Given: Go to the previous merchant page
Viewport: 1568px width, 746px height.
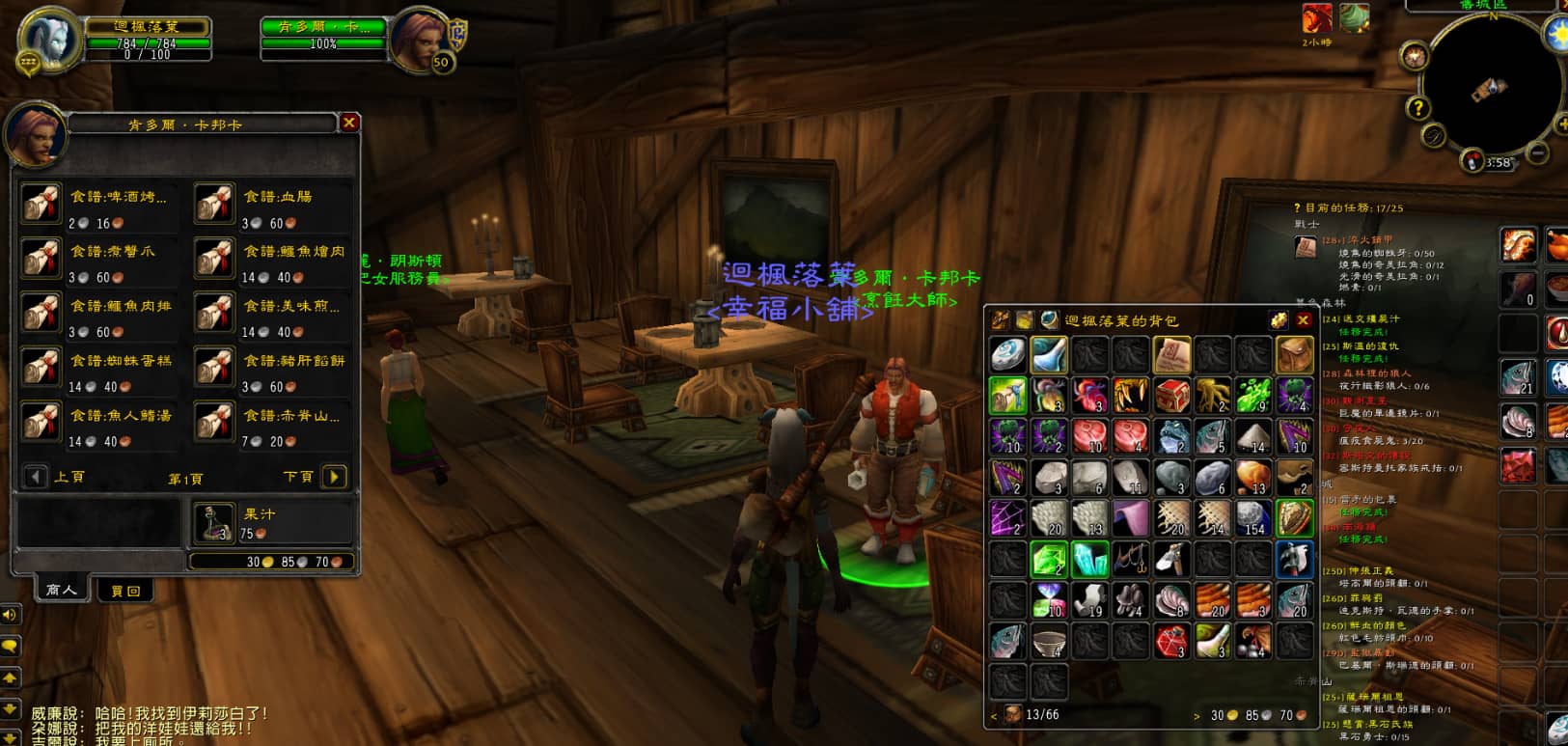Looking at the screenshot, I should (x=36, y=477).
